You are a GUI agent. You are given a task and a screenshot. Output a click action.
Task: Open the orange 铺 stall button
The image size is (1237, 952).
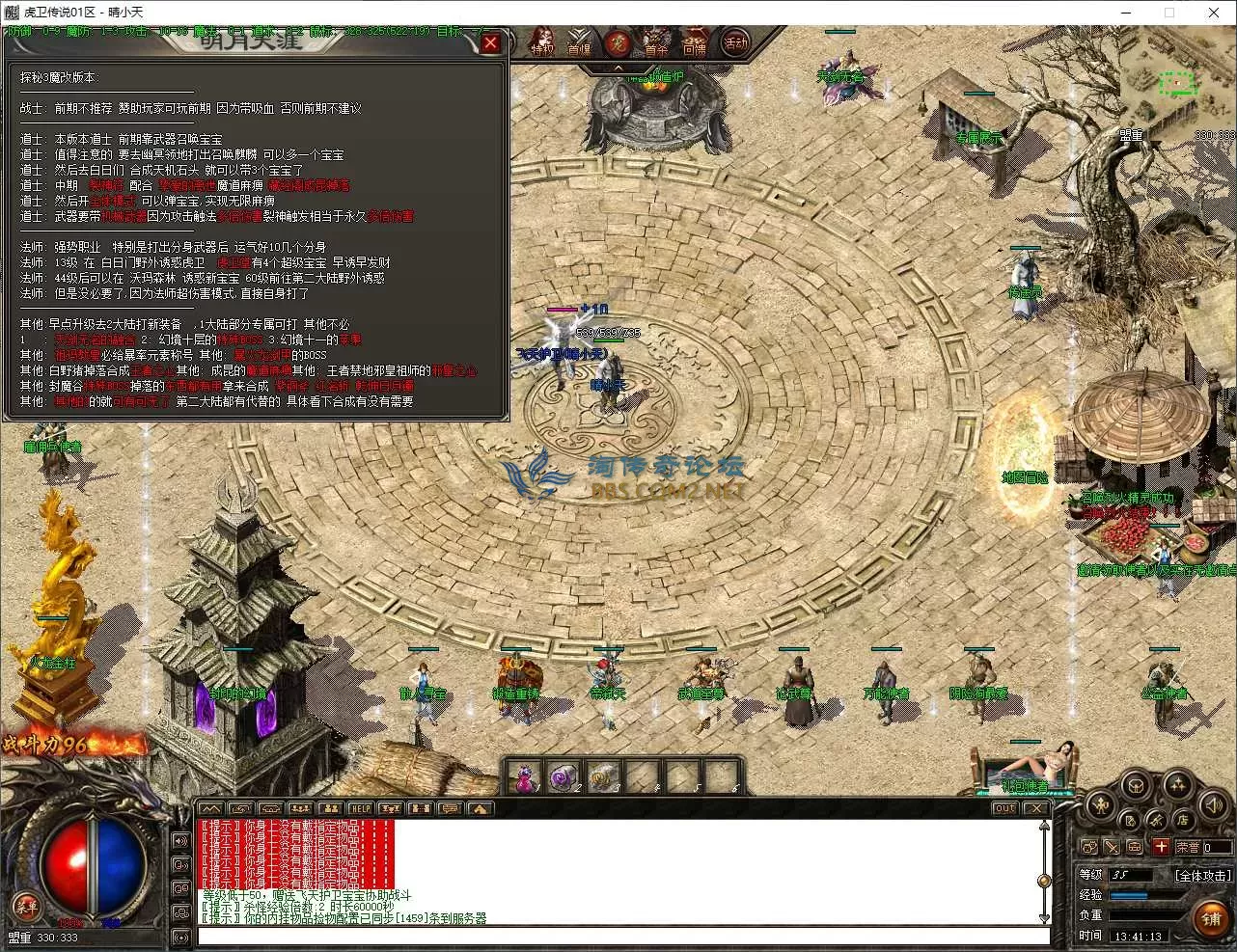pos(1212,918)
